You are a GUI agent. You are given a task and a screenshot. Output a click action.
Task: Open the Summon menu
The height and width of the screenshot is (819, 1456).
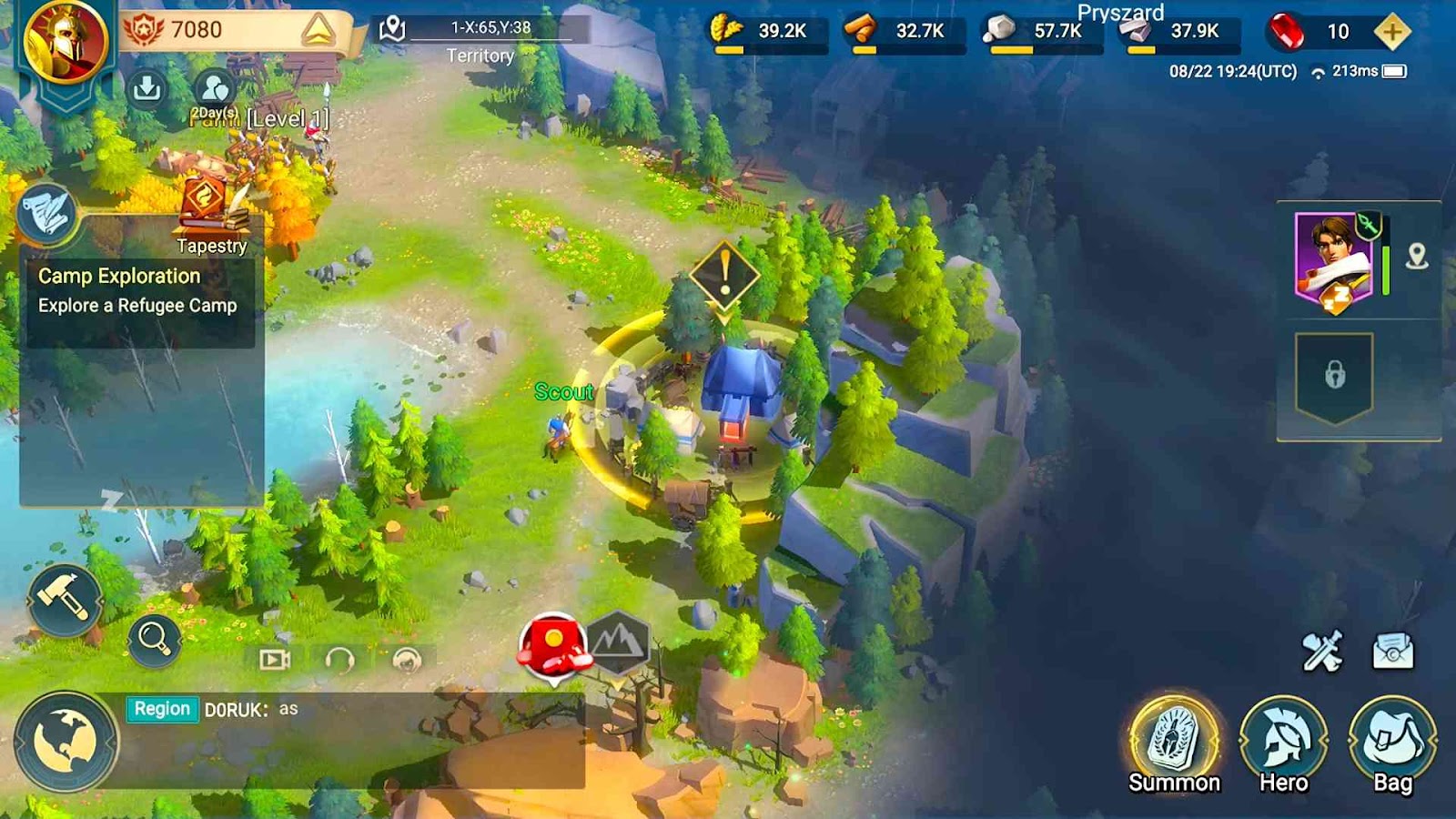[x=1174, y=742]
